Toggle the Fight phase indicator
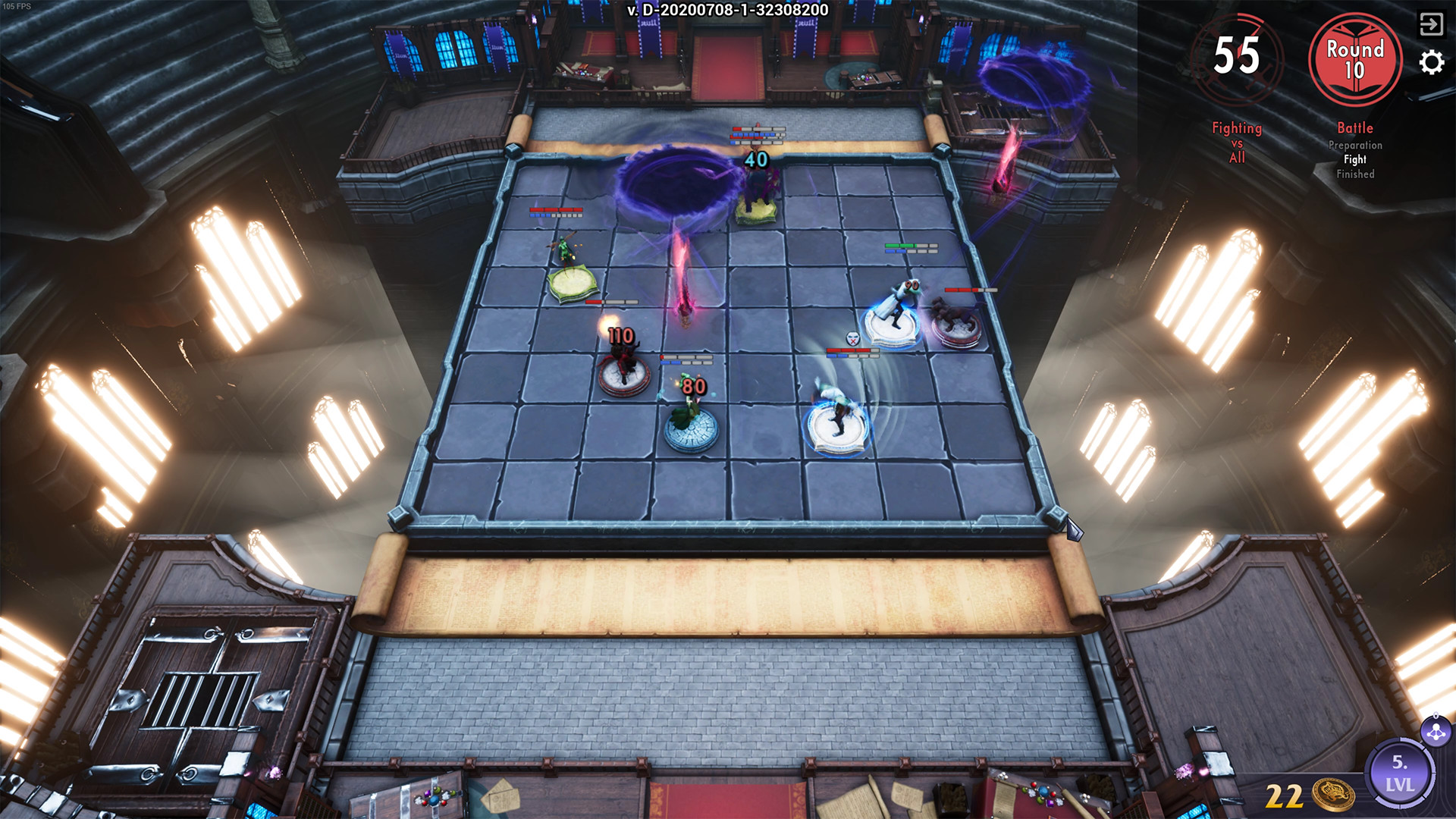 1356,159
